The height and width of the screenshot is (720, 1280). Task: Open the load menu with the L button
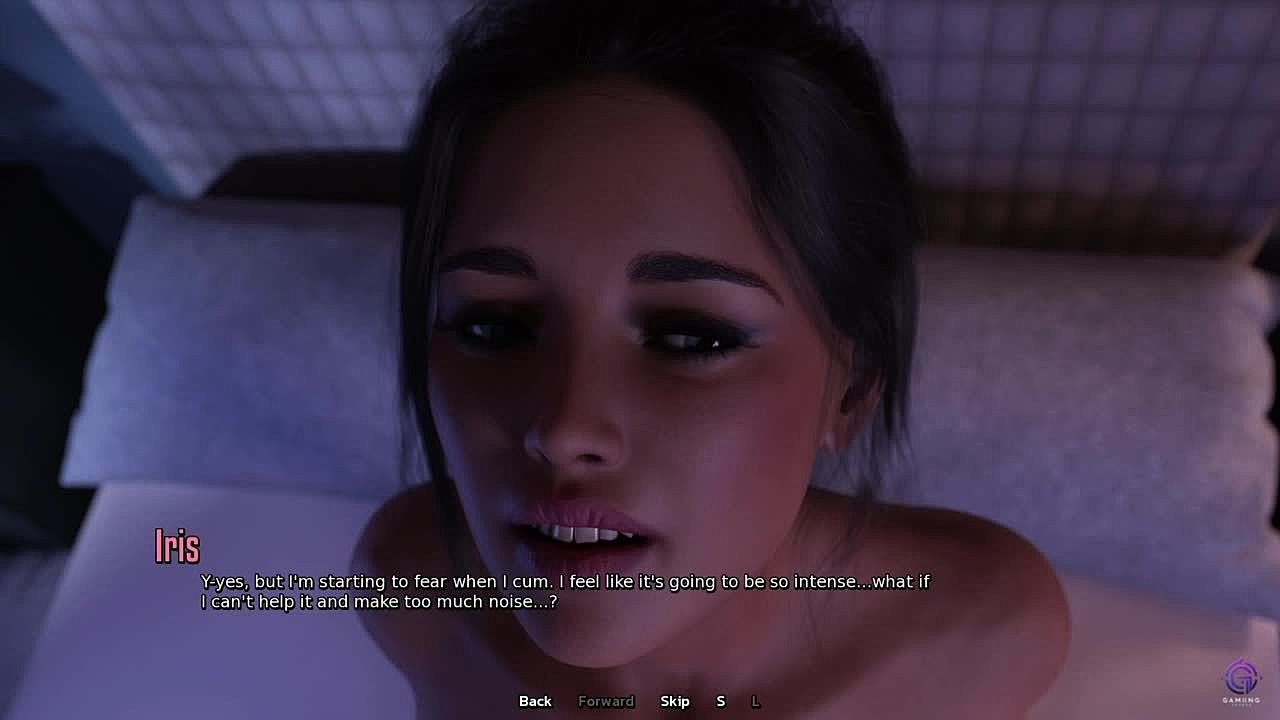[756, 701]
